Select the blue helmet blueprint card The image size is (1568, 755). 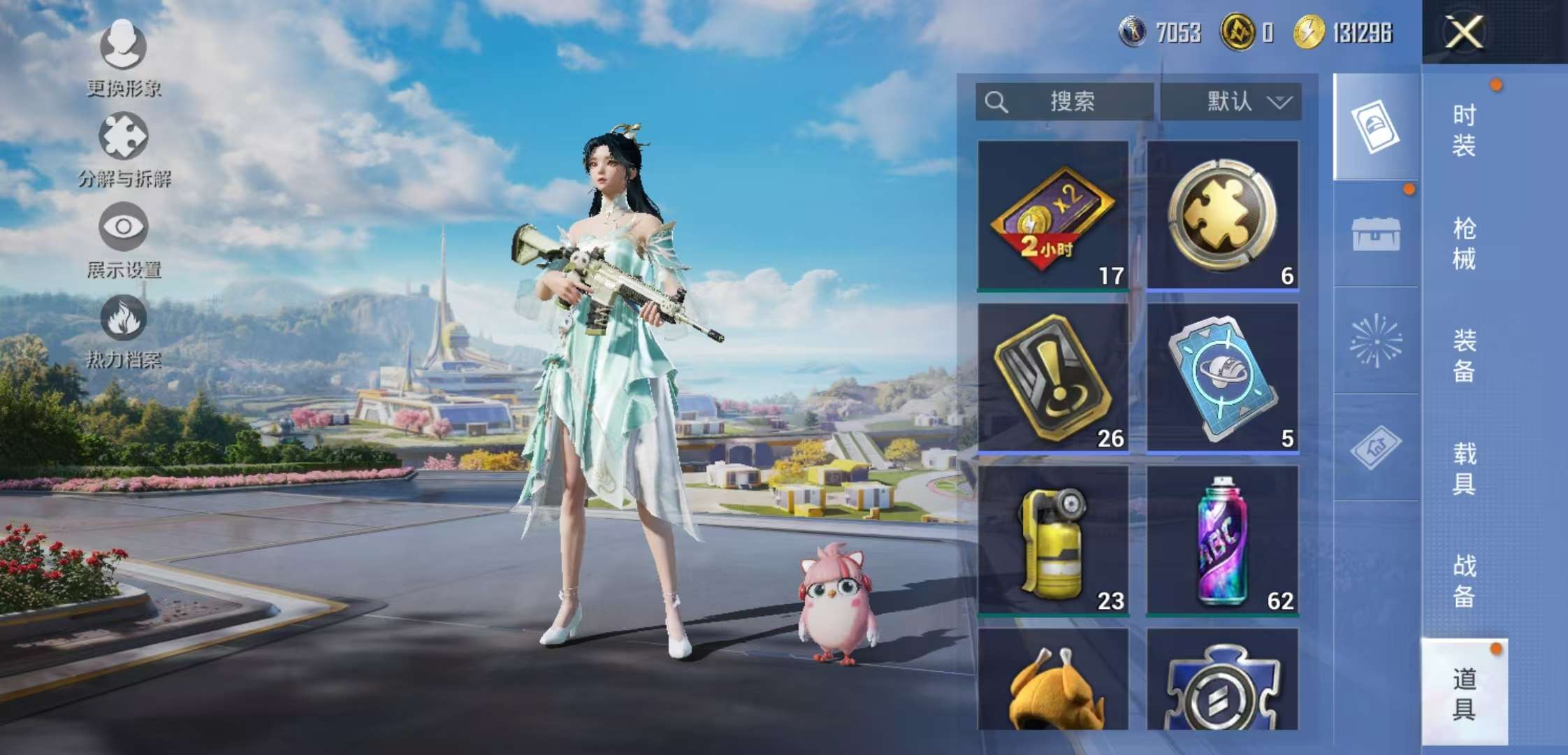coord(1222,377)
